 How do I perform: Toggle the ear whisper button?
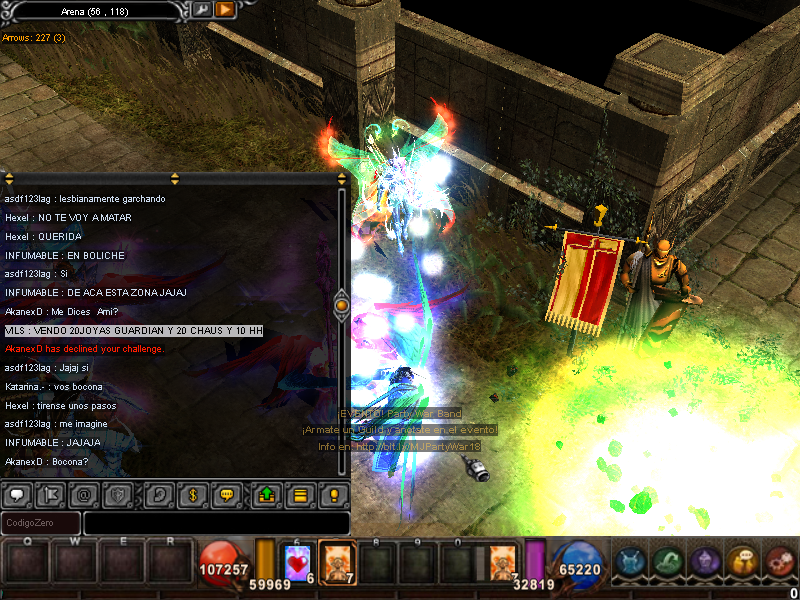[x=158, y=494]
